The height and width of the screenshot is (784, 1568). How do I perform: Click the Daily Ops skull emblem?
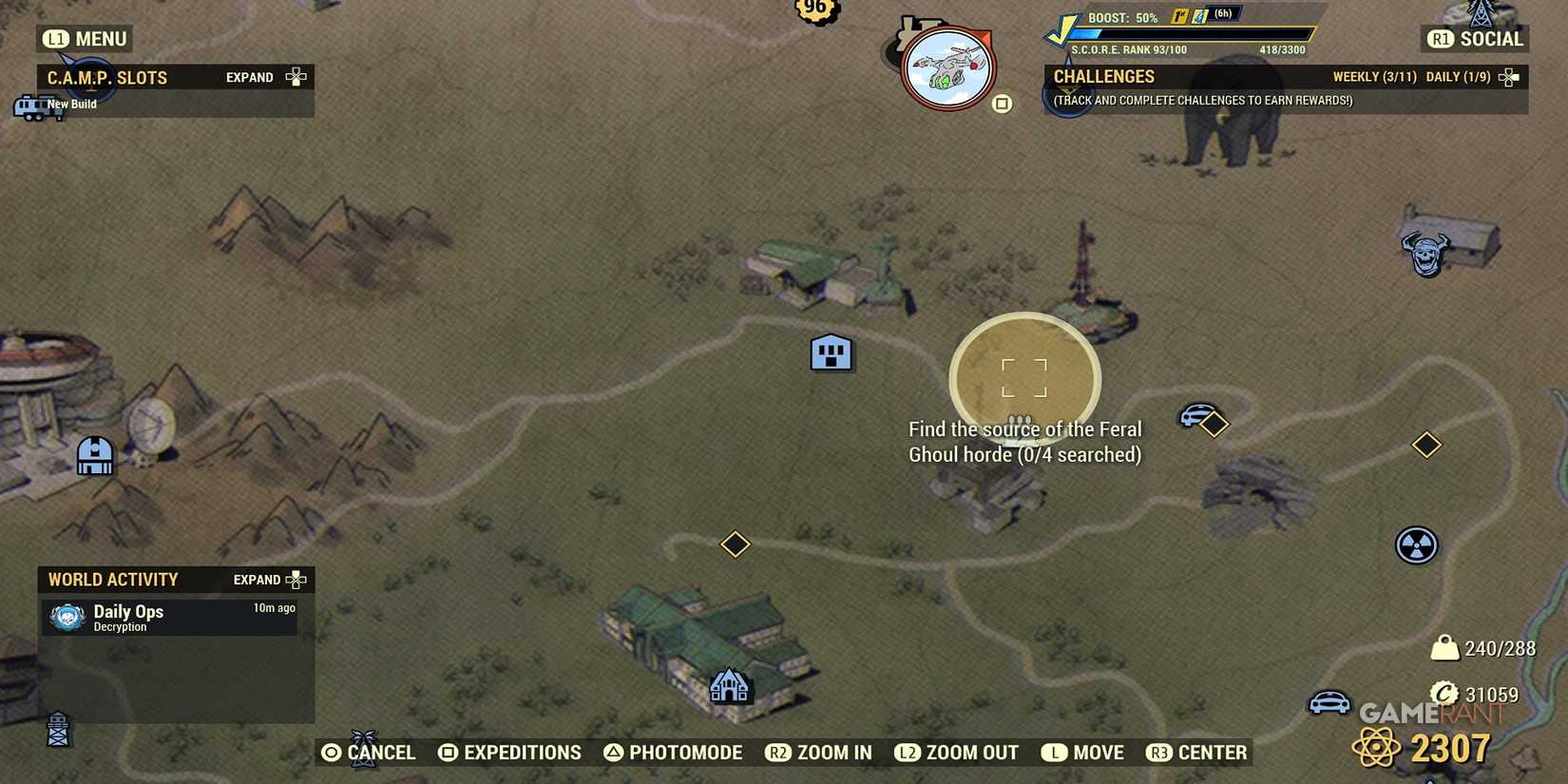click(x=66, y=617)
